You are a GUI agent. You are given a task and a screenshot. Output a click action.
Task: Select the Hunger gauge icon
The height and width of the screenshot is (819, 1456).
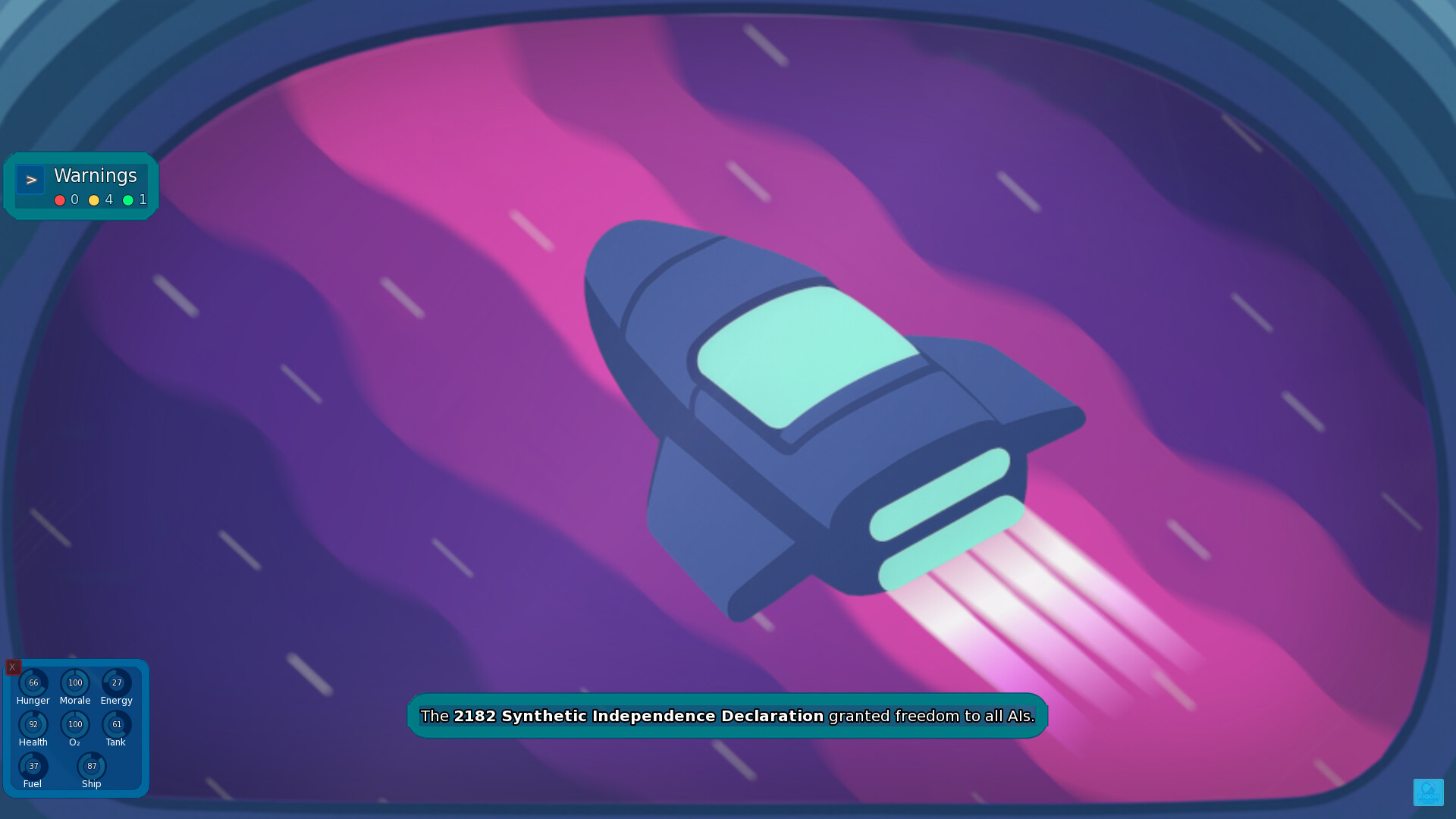tap(33, 682)
